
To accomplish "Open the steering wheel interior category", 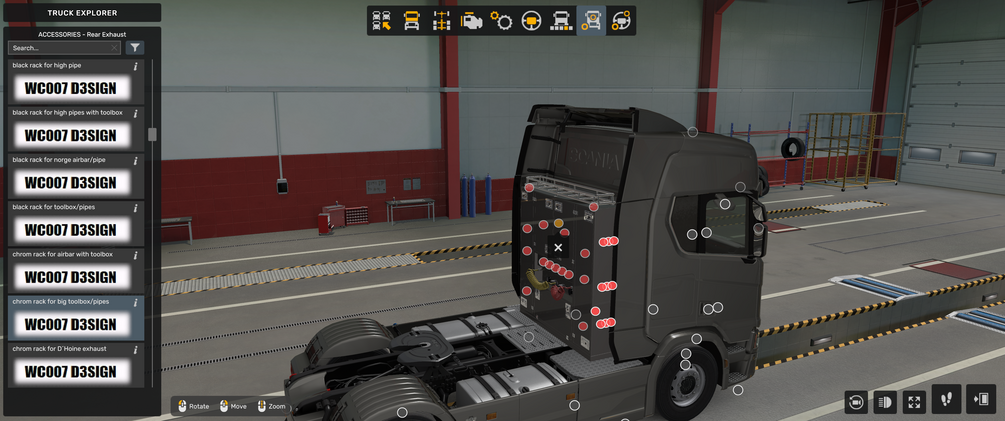I will pyautogui.click(x=531, y=20).
